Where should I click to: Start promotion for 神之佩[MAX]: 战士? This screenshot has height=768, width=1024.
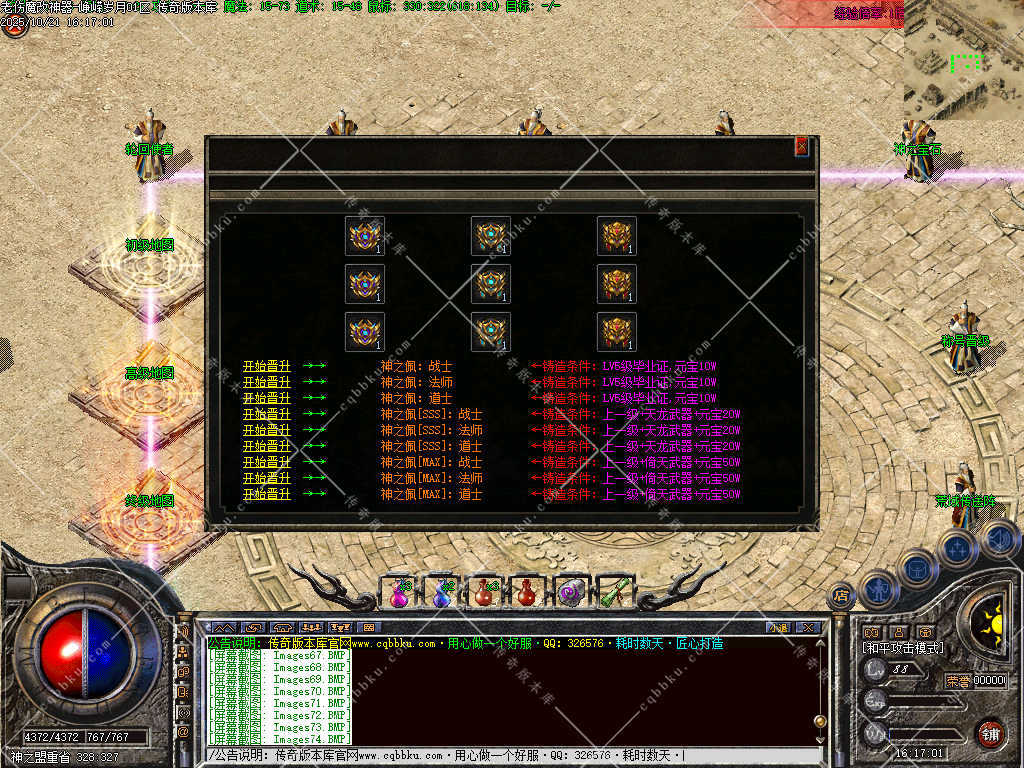[x=267, y=462]
